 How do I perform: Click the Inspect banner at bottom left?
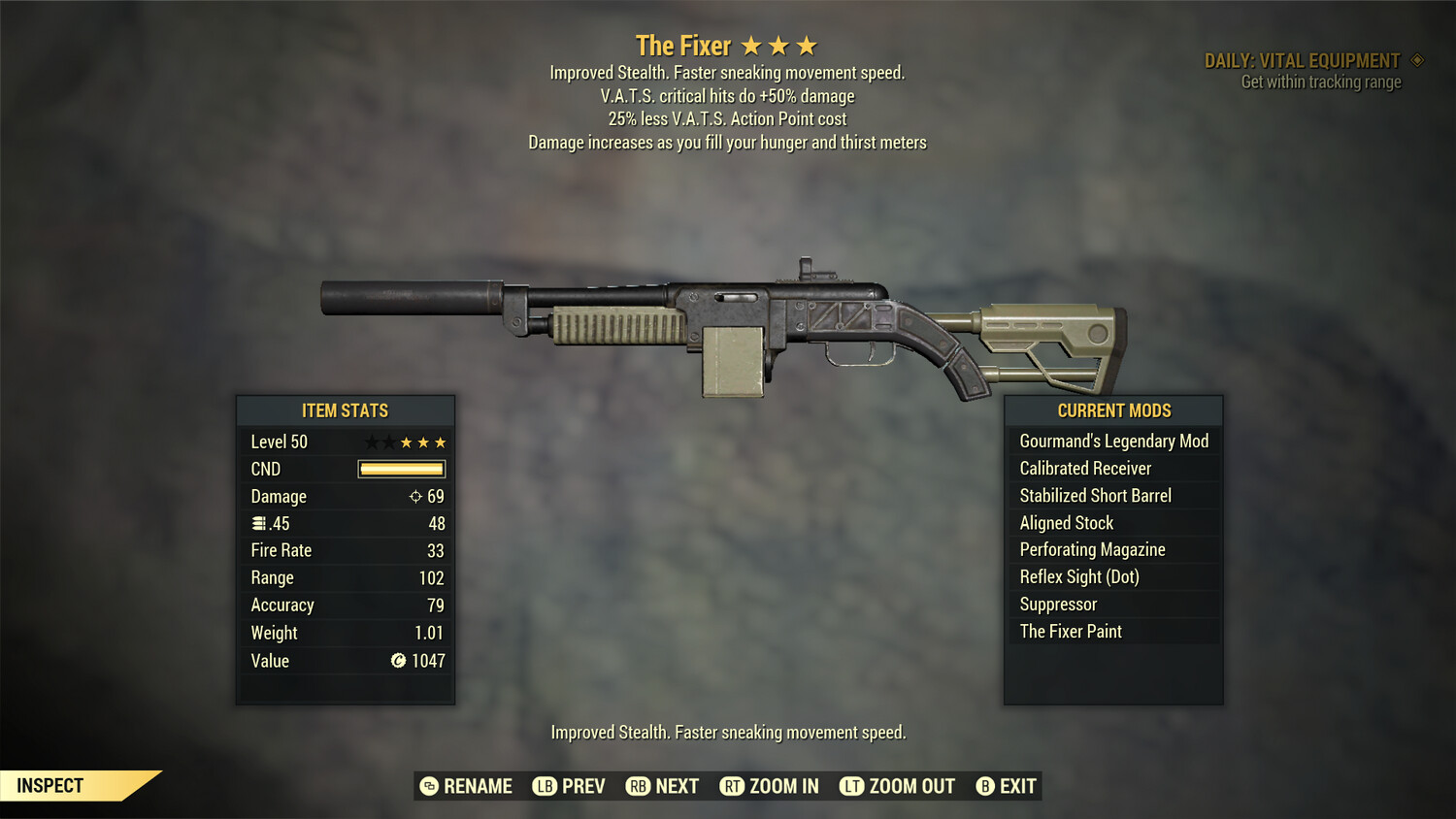pos(50,785)
